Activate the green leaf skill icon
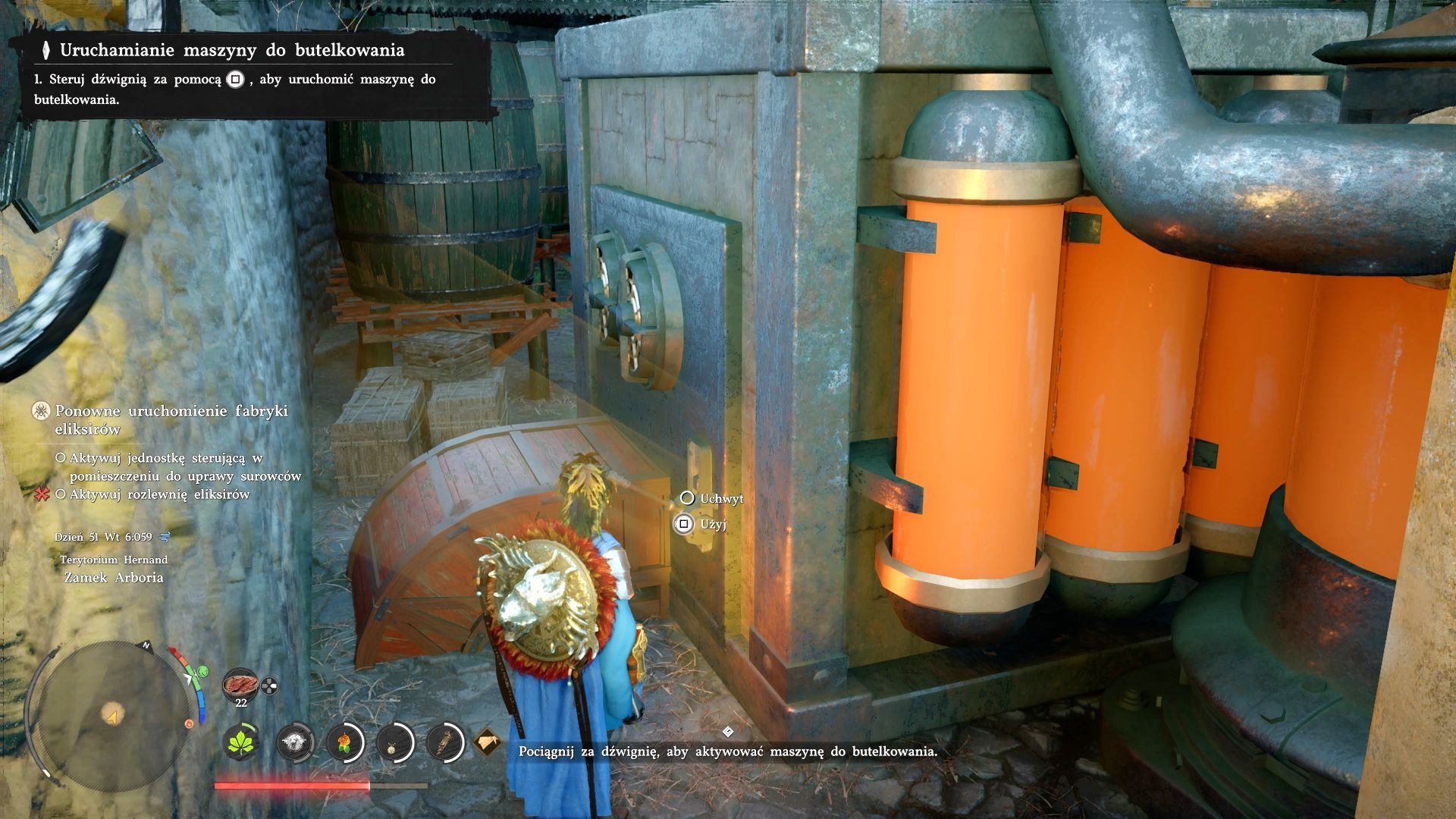The height and width of the screenshot is (819, 1456). (243, 742)
